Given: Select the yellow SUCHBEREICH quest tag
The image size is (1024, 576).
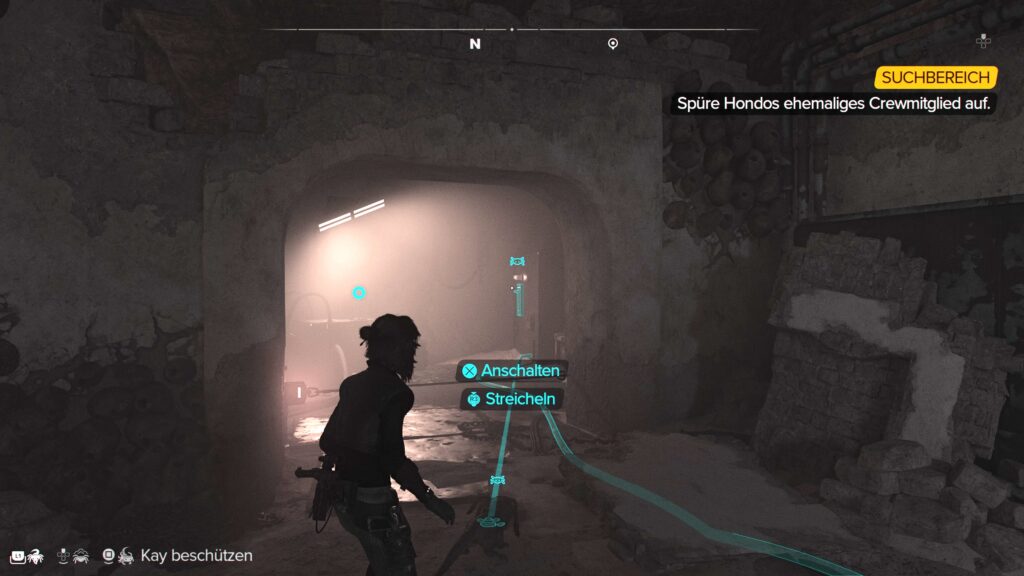Looking at the screenshot, I should pos(936,77).
